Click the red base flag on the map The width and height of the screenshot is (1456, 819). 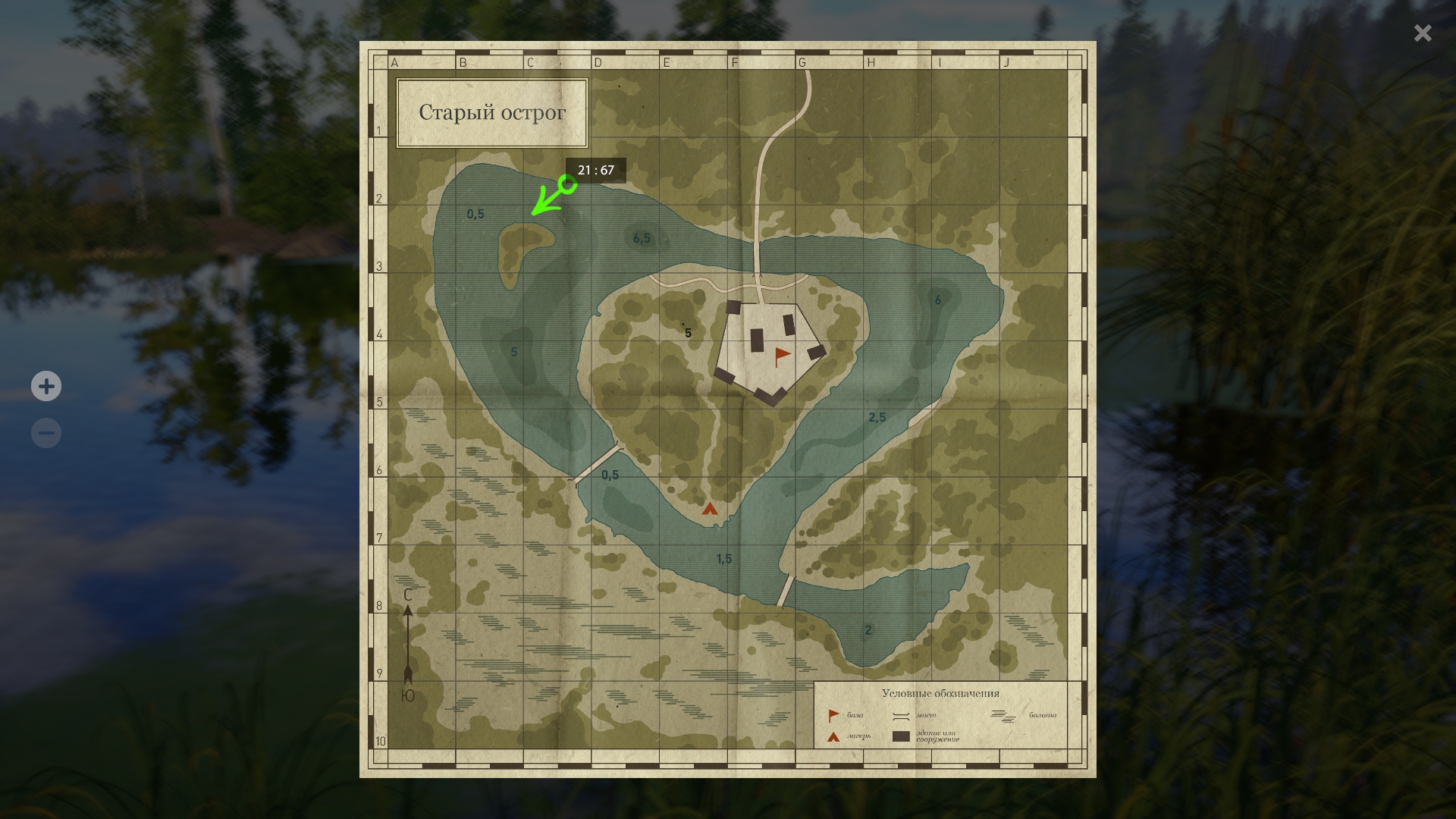point(781,356)
